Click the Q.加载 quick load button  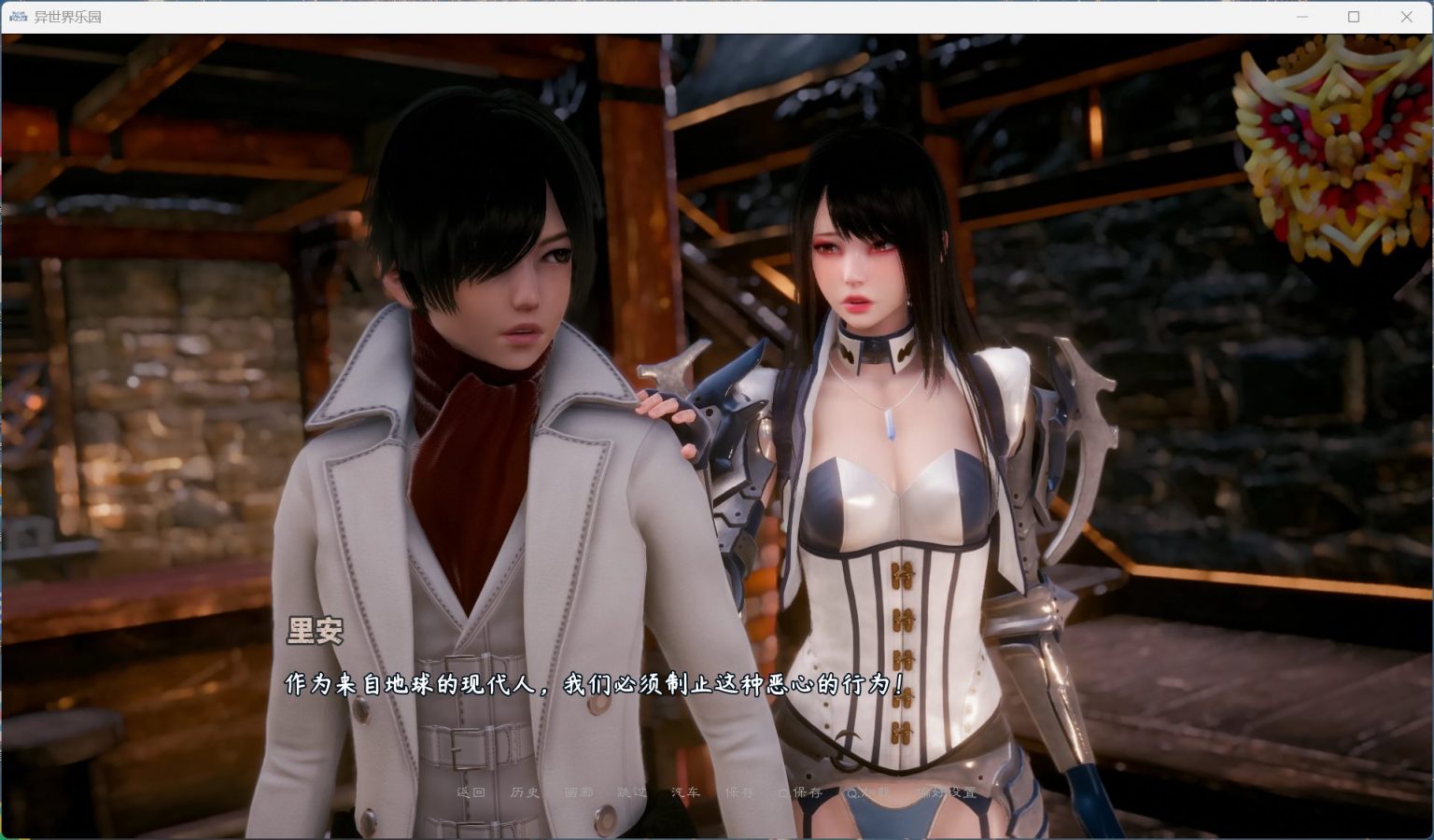pyautogui.click(x=867, y=792)
